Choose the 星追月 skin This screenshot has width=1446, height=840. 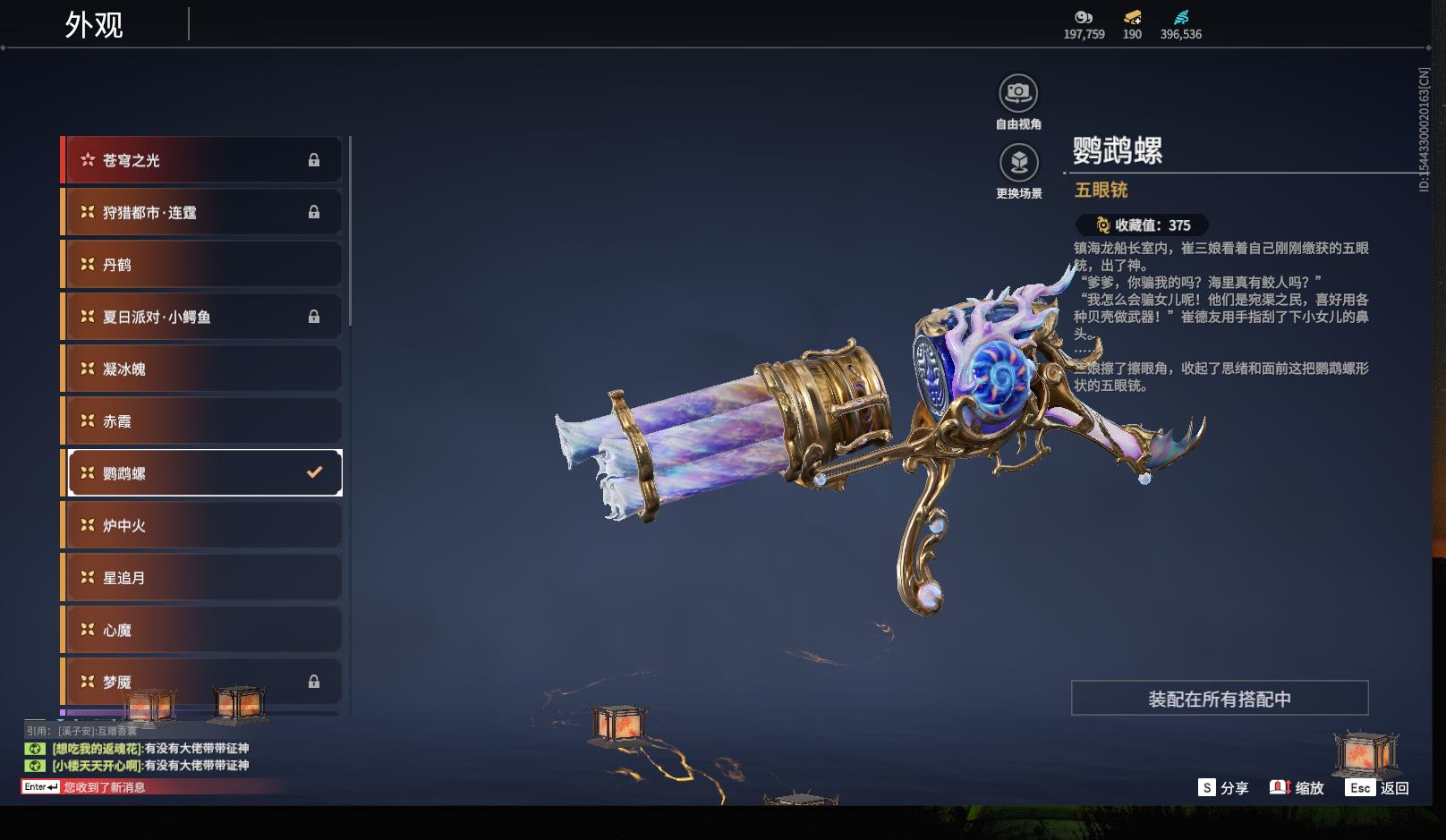click(202, 578)
